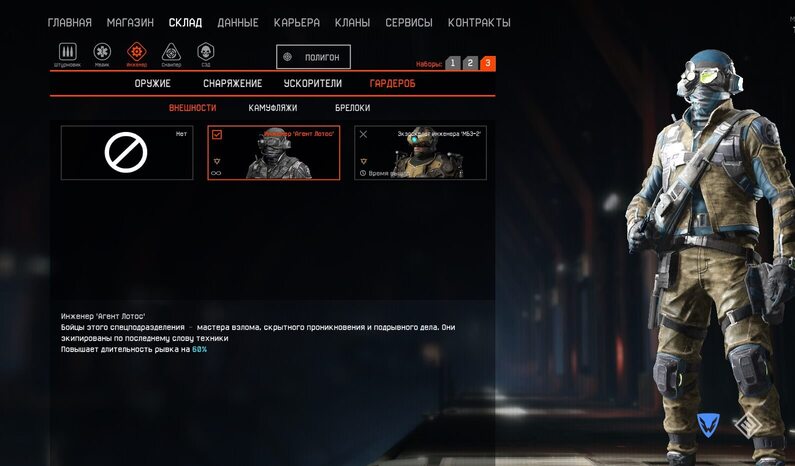Screen dimensions: 795x466
Task: Select the Медик class icon
Action: [x=102, y=53]
